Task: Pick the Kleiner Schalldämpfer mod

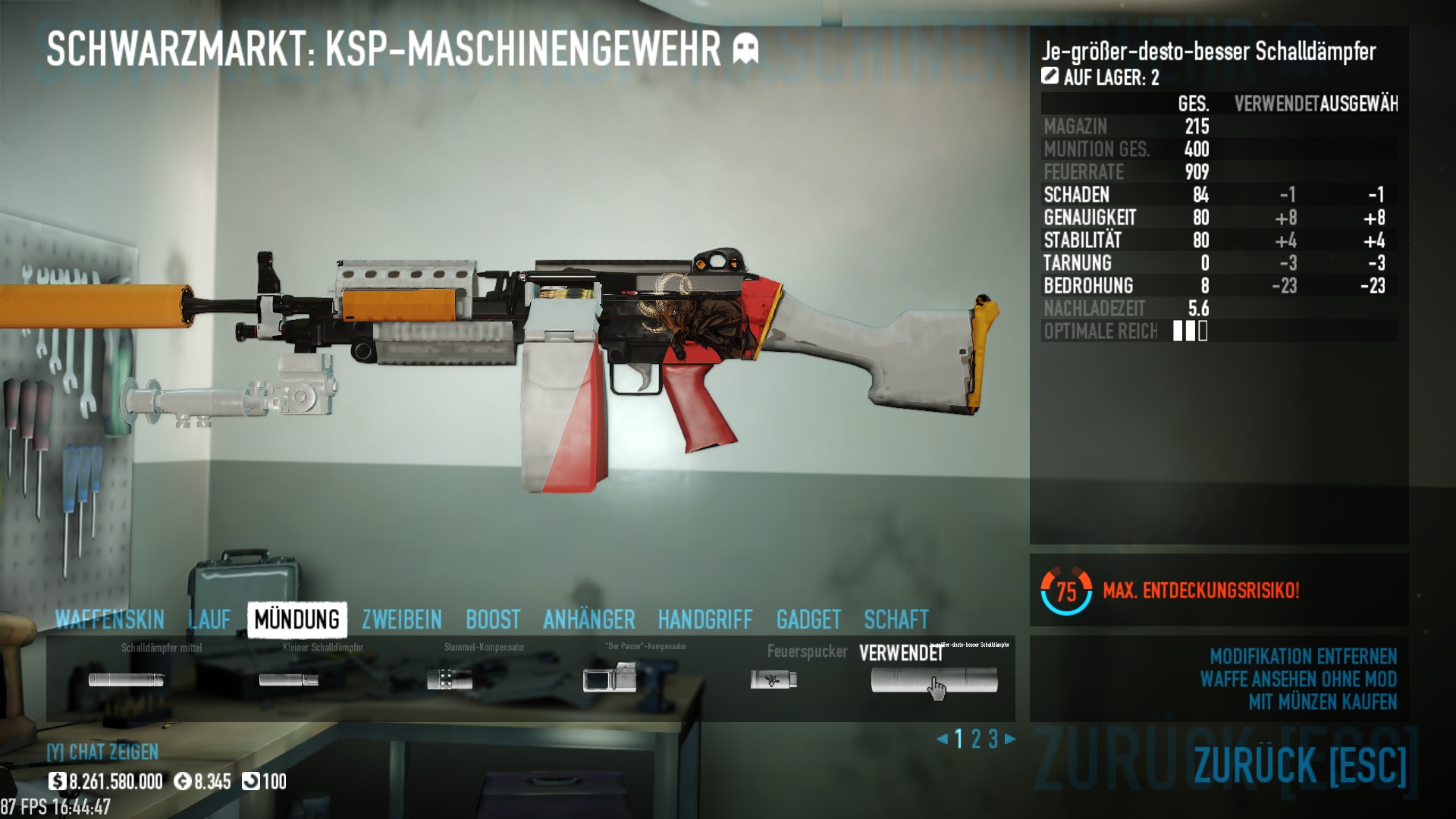Action: pyautogui.click(x=288, y=679)
